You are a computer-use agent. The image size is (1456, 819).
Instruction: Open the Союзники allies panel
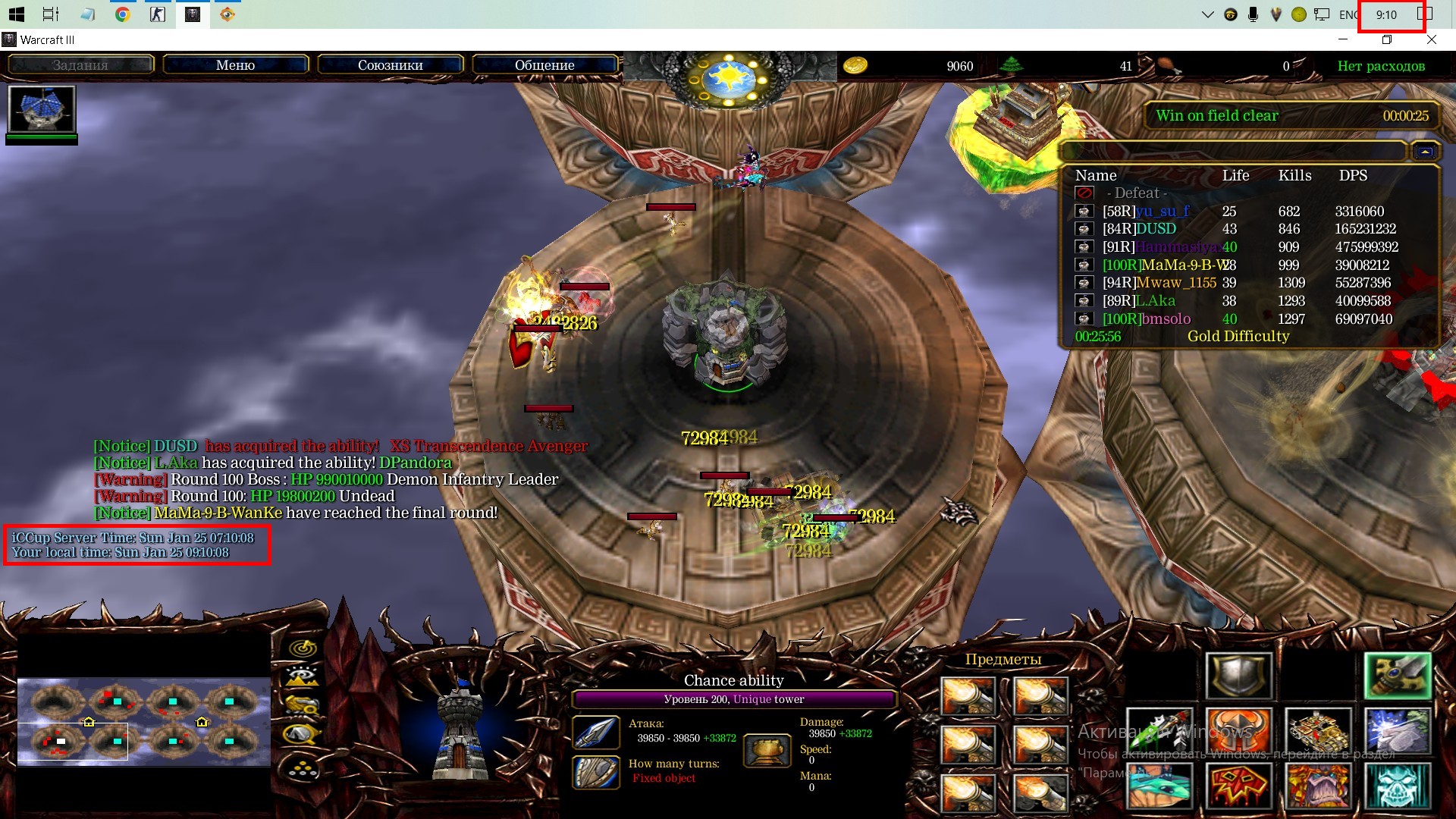390,65
